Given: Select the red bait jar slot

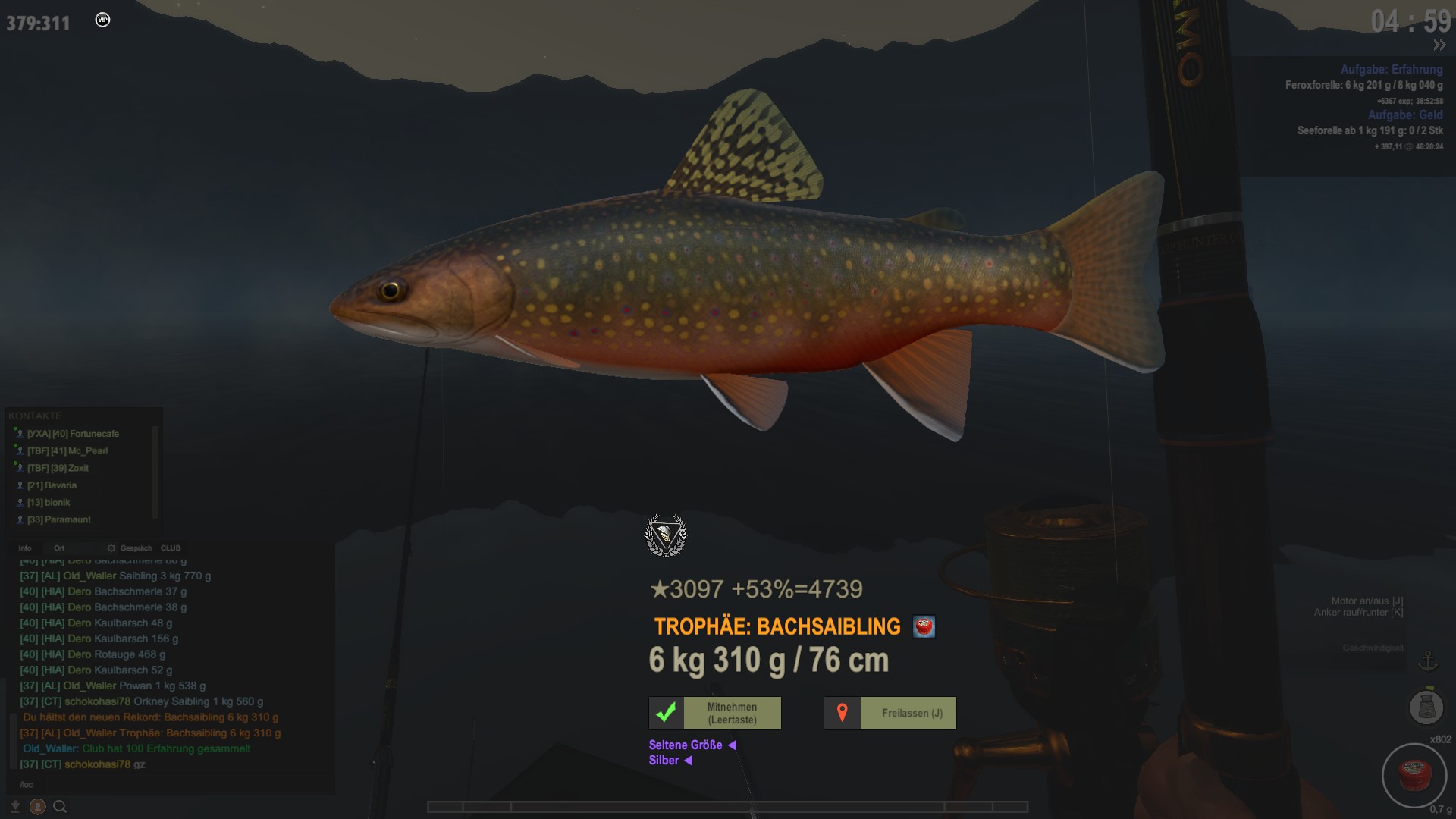Looking at the screenshot, I should point(1414,775).
